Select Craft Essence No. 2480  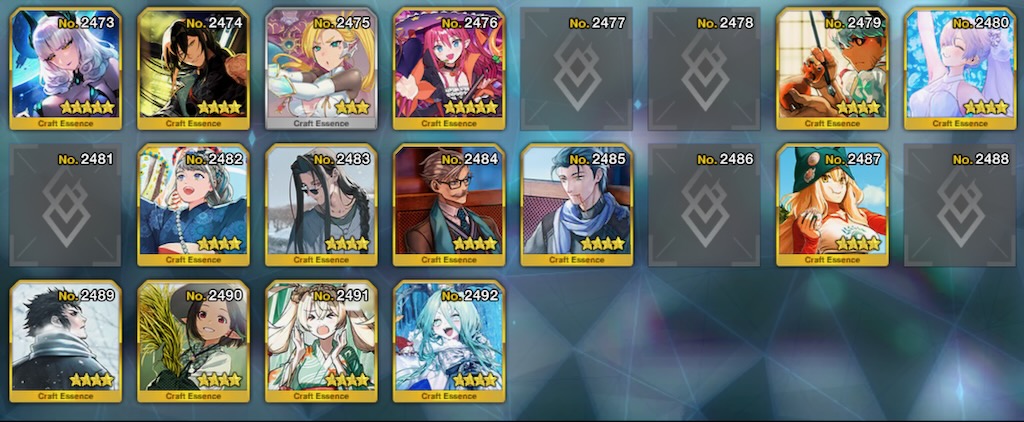(x=961, y=68)
